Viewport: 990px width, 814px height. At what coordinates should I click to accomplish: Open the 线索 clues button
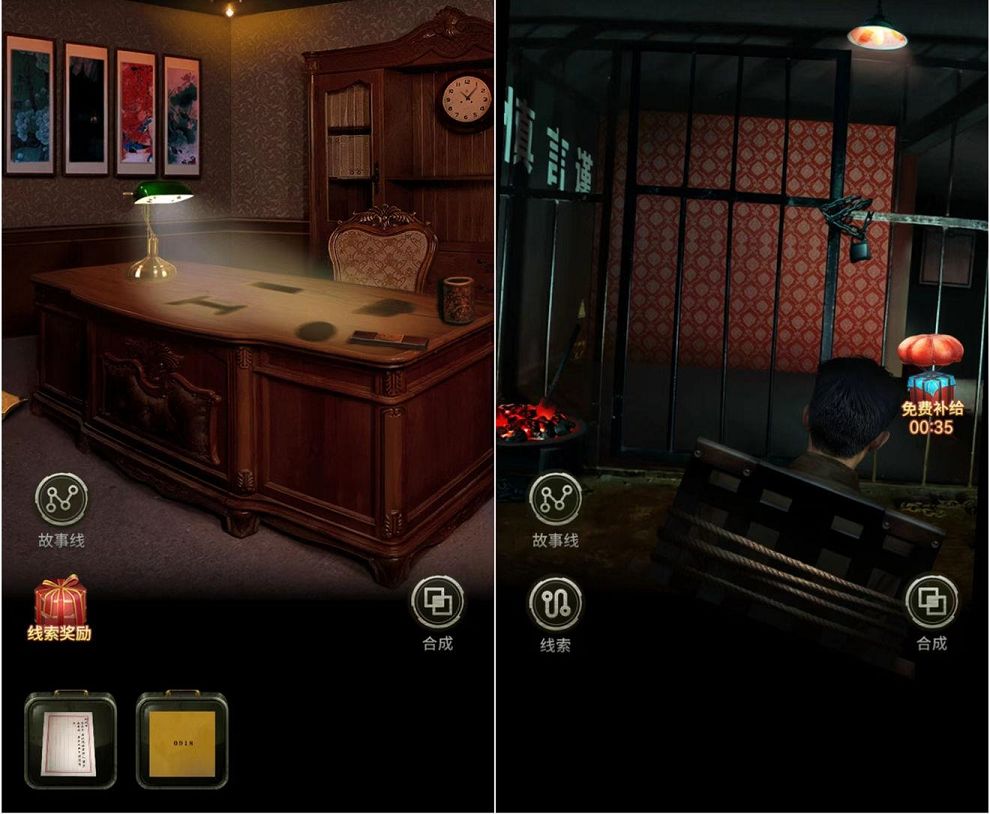click(555, 604)
